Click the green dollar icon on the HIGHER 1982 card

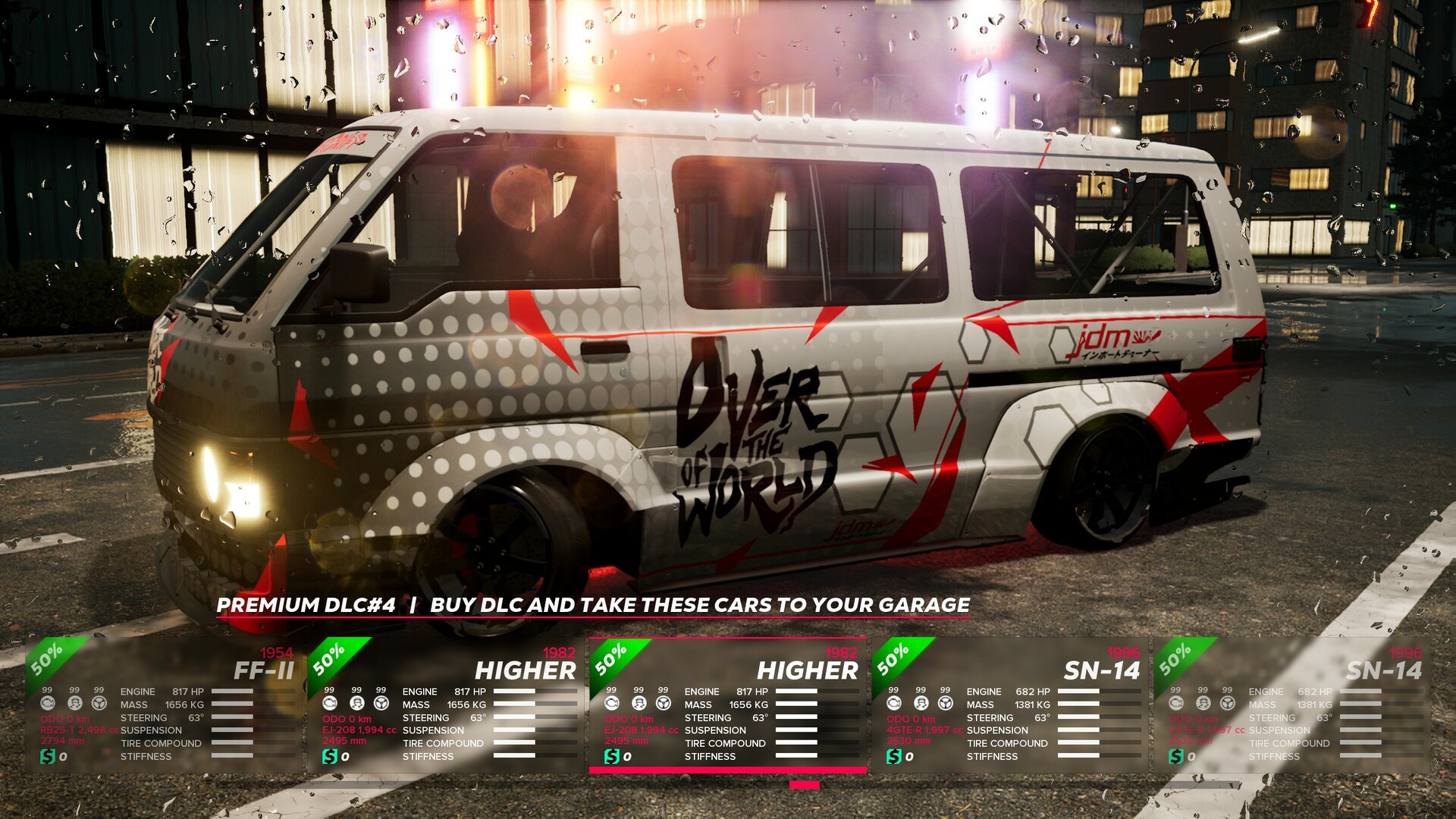[x=330, y=755]
